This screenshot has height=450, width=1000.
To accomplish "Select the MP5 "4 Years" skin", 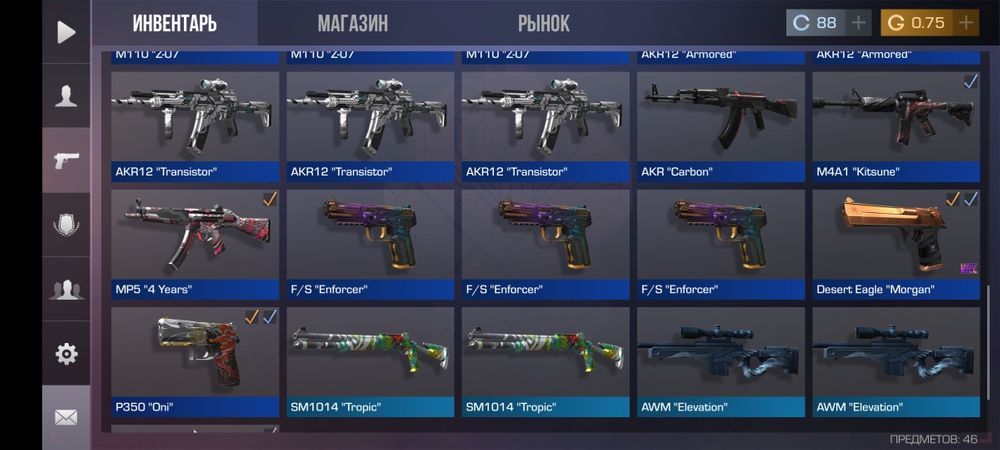I will [195, 243].
